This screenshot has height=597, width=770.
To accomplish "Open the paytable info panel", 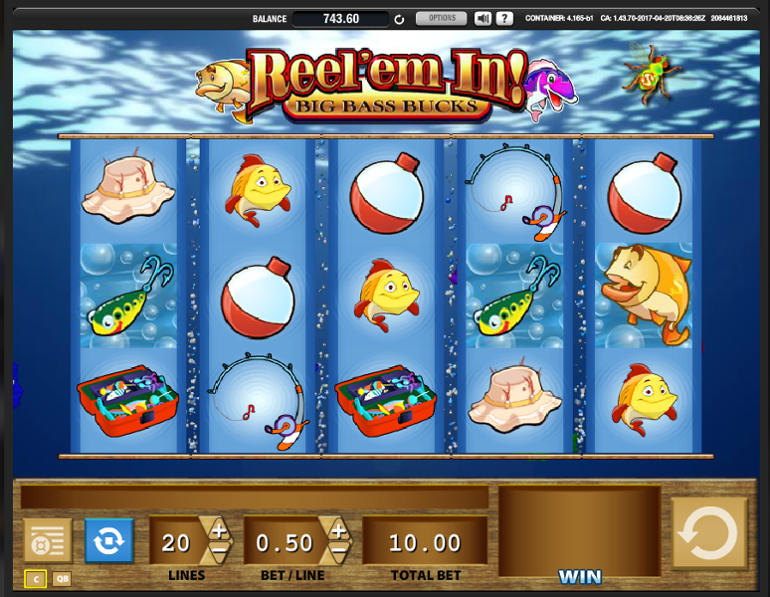I will (47, 540).
